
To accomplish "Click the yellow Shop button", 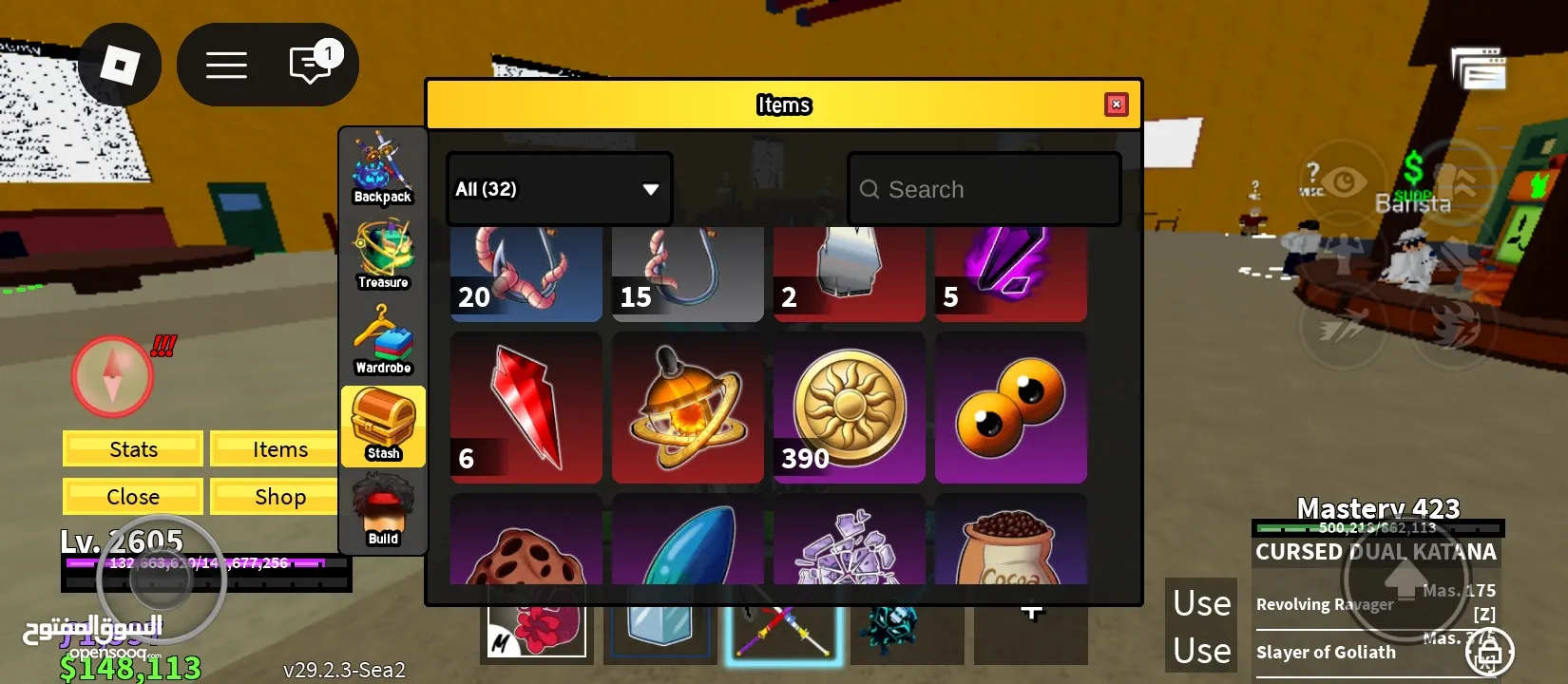I will coord(279,497).
